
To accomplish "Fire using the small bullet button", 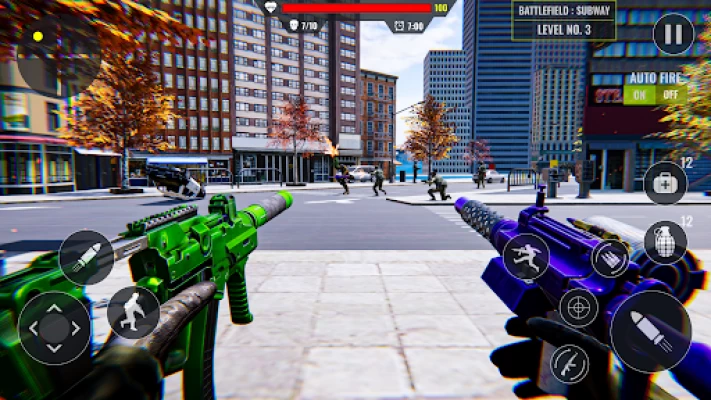I will coord(86,257).
